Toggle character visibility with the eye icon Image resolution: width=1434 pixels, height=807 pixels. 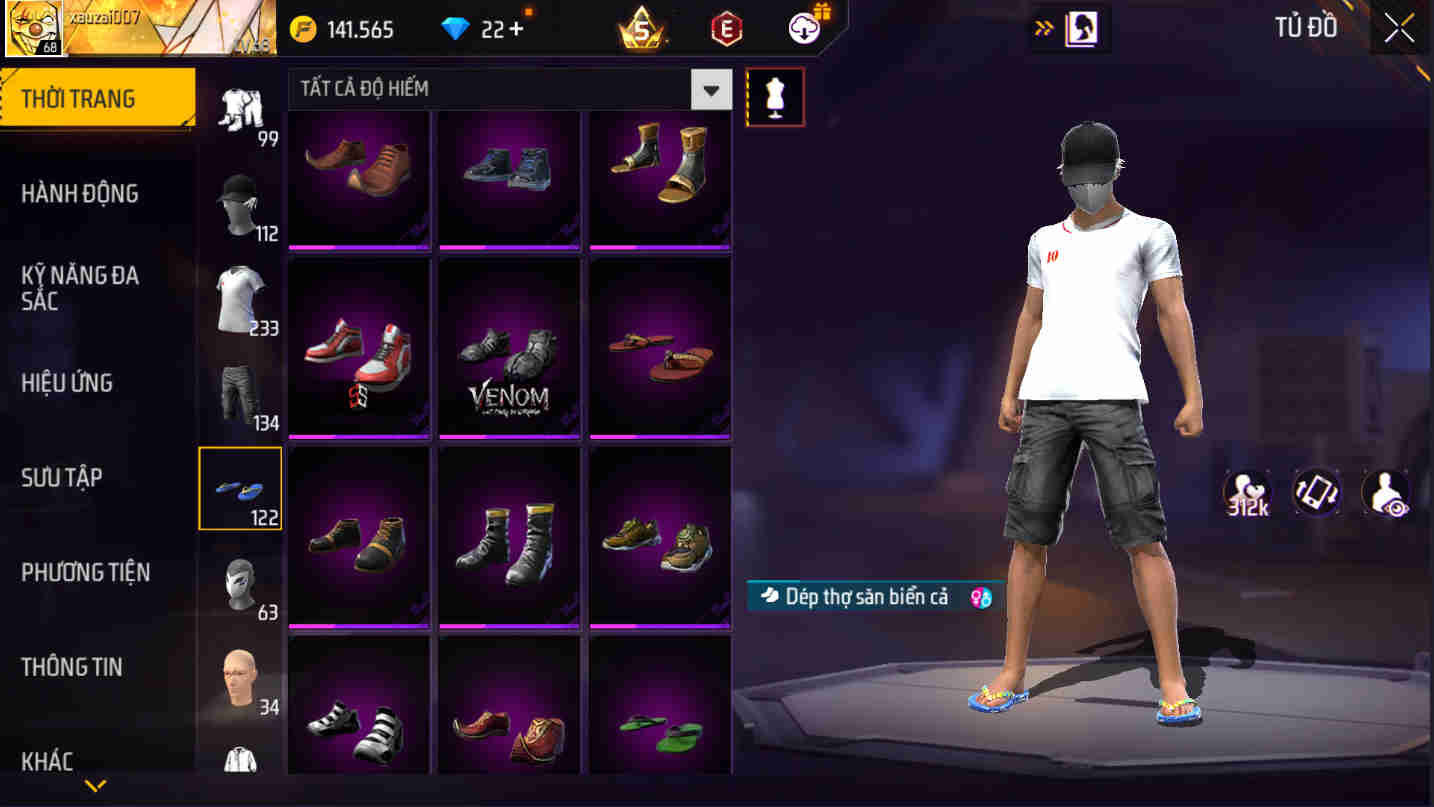[1385, 491]
